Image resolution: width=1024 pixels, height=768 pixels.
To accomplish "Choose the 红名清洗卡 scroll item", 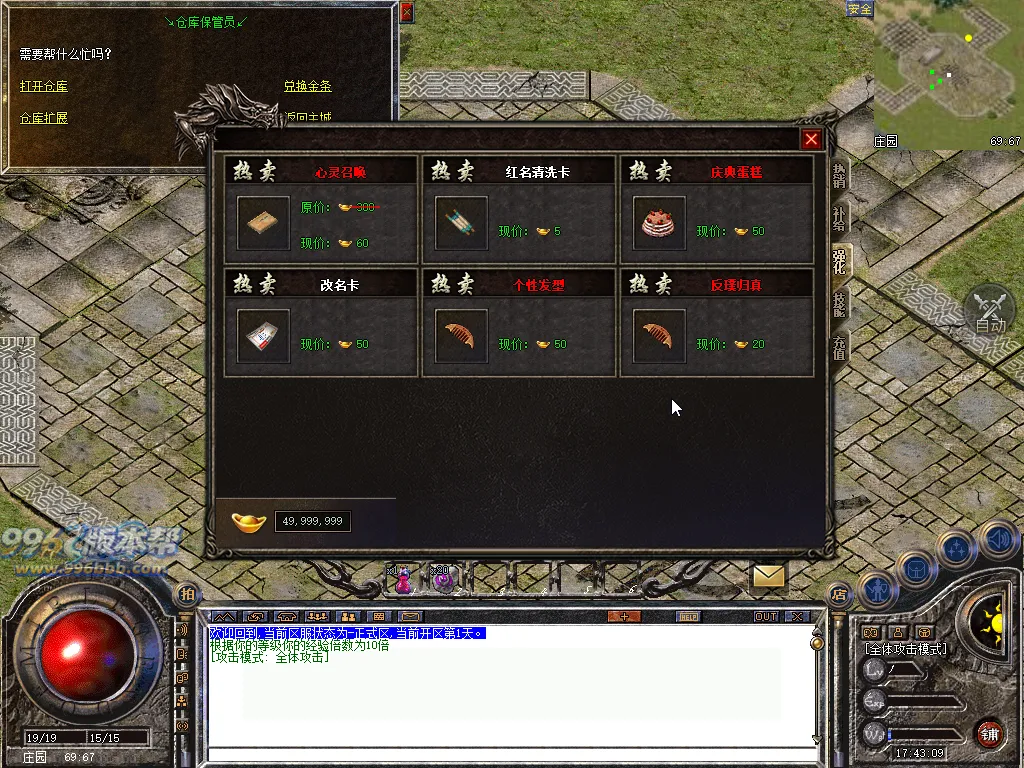I will pos(462,222).
